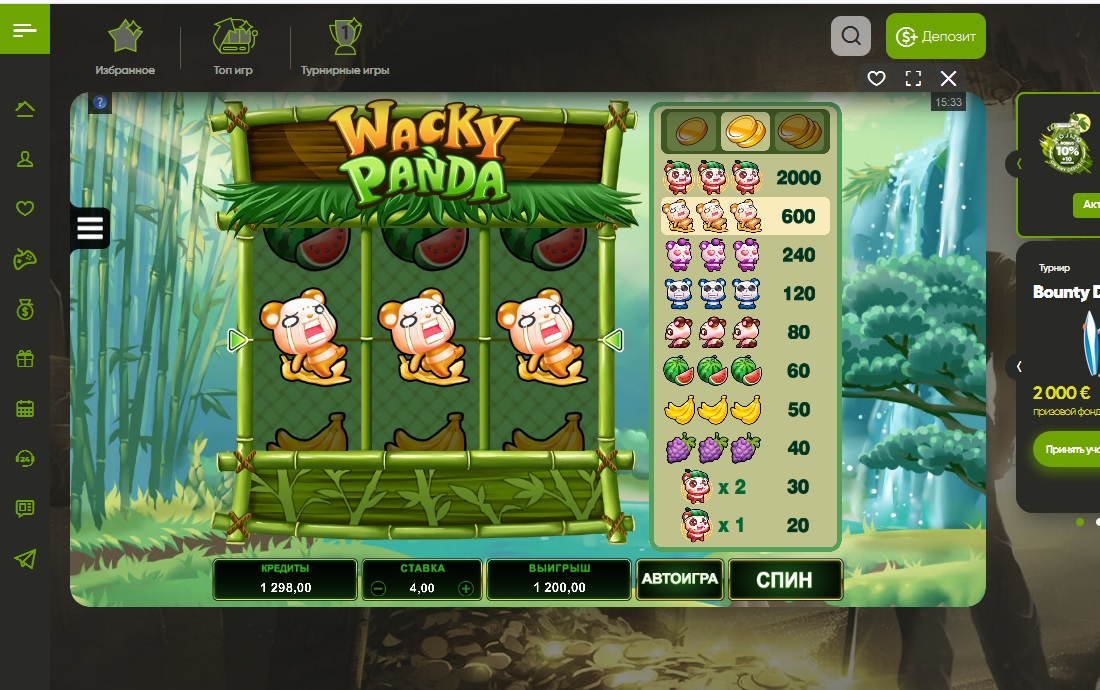Open the gift box bonuses icon
The width and height of the screenshot is (1100, 690).
point(25,359)
